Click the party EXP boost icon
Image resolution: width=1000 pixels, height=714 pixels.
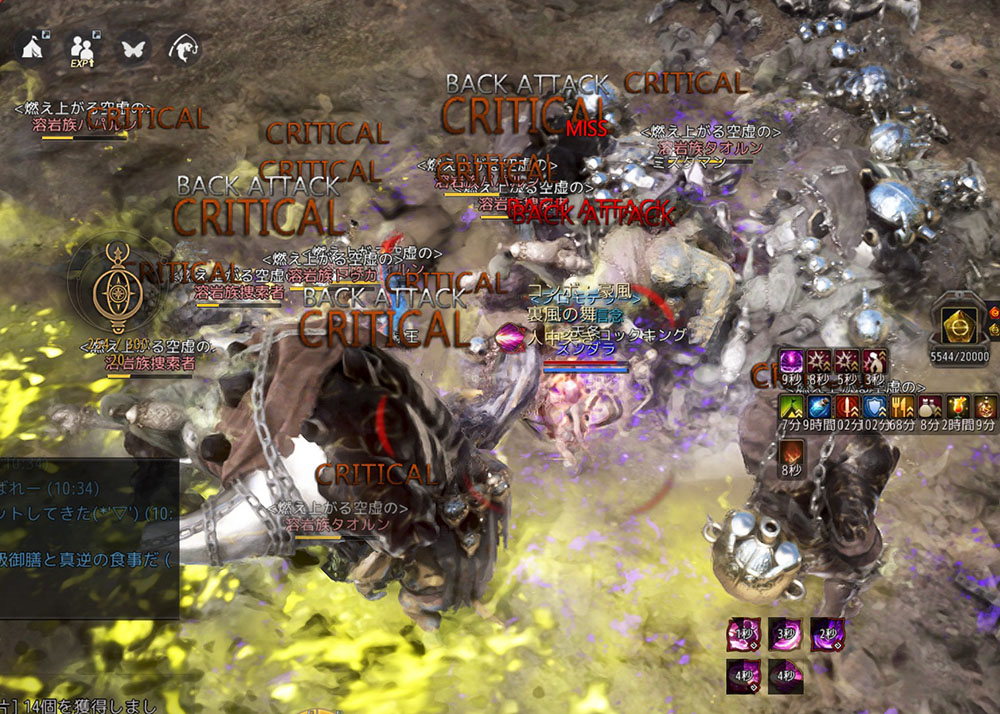click(x=82, y=47)
